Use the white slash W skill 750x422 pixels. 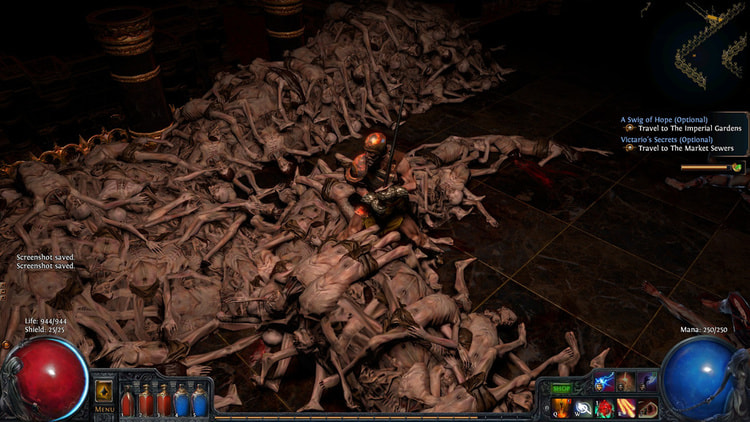coord(584,407)
